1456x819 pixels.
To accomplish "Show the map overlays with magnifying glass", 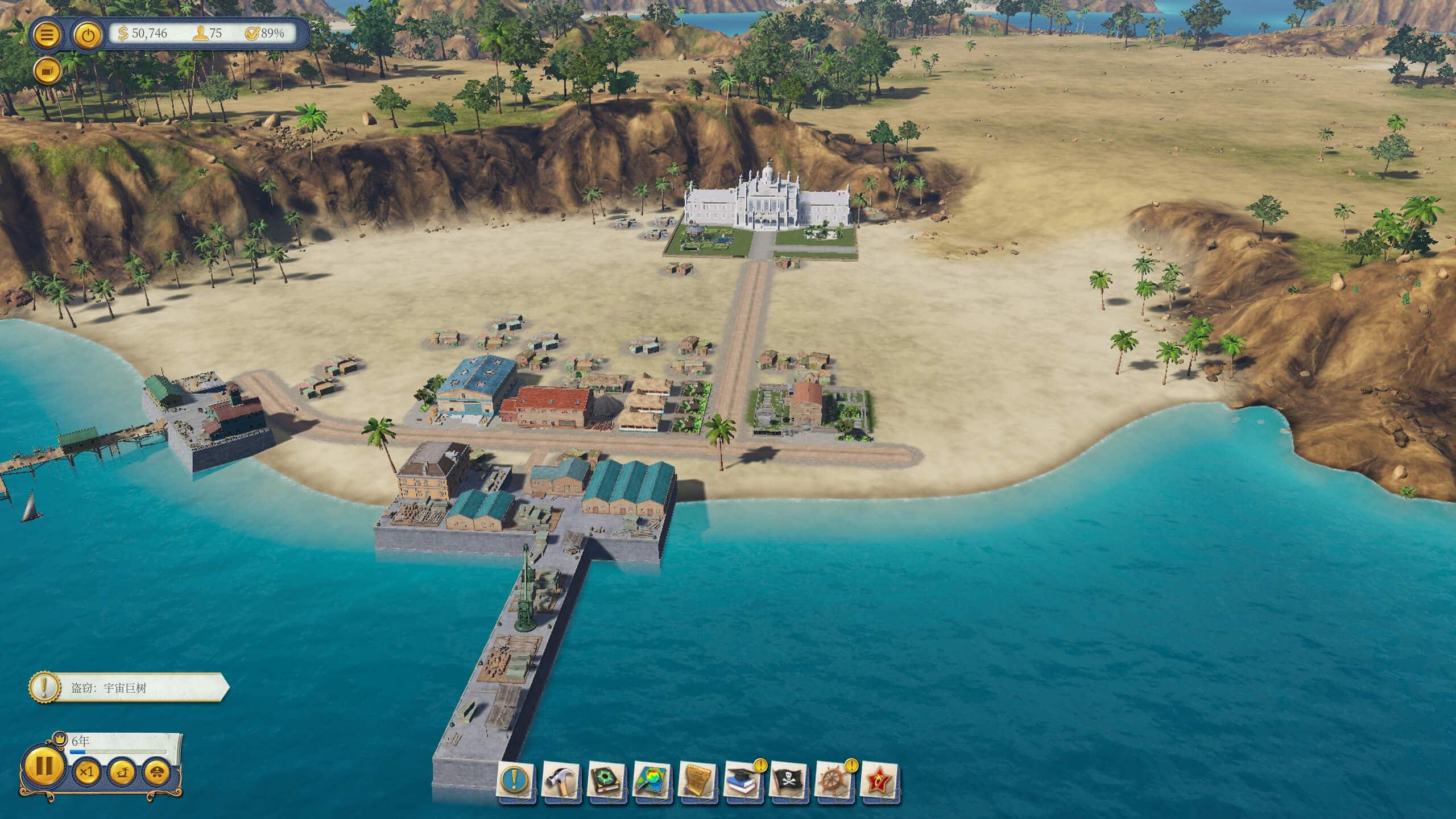I will (x=652, y=779).
